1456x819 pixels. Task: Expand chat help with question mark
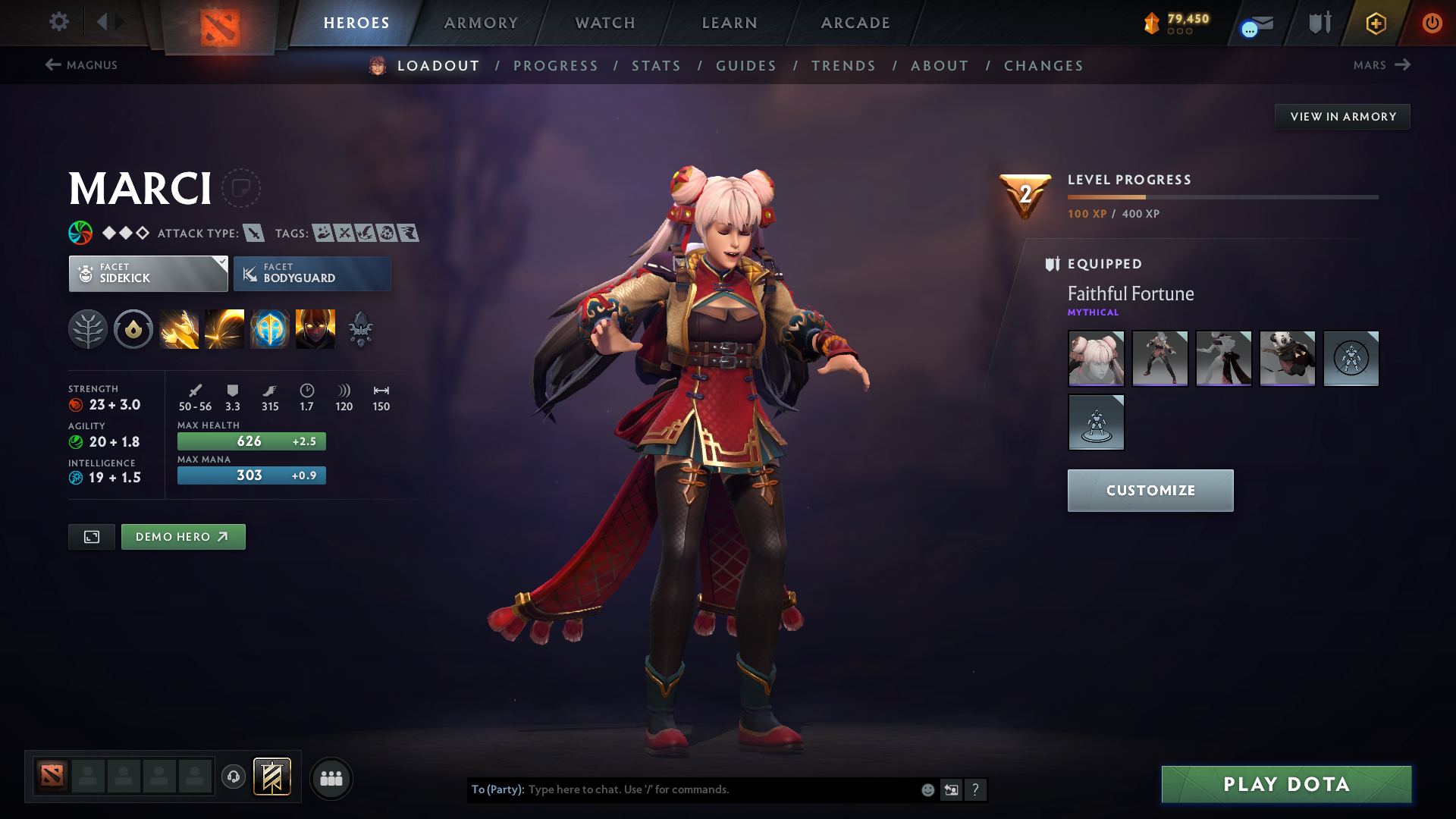coord(975,789)
